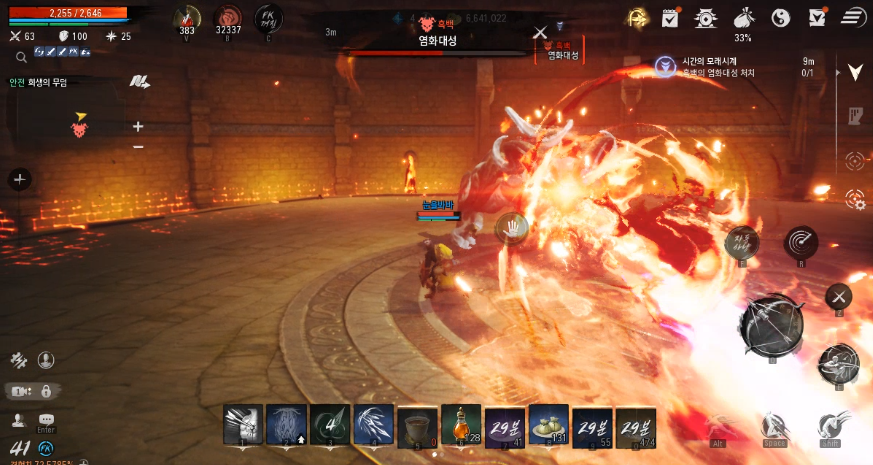
Task: Open the hamburger main menu
Action: (x=852, y=16)
